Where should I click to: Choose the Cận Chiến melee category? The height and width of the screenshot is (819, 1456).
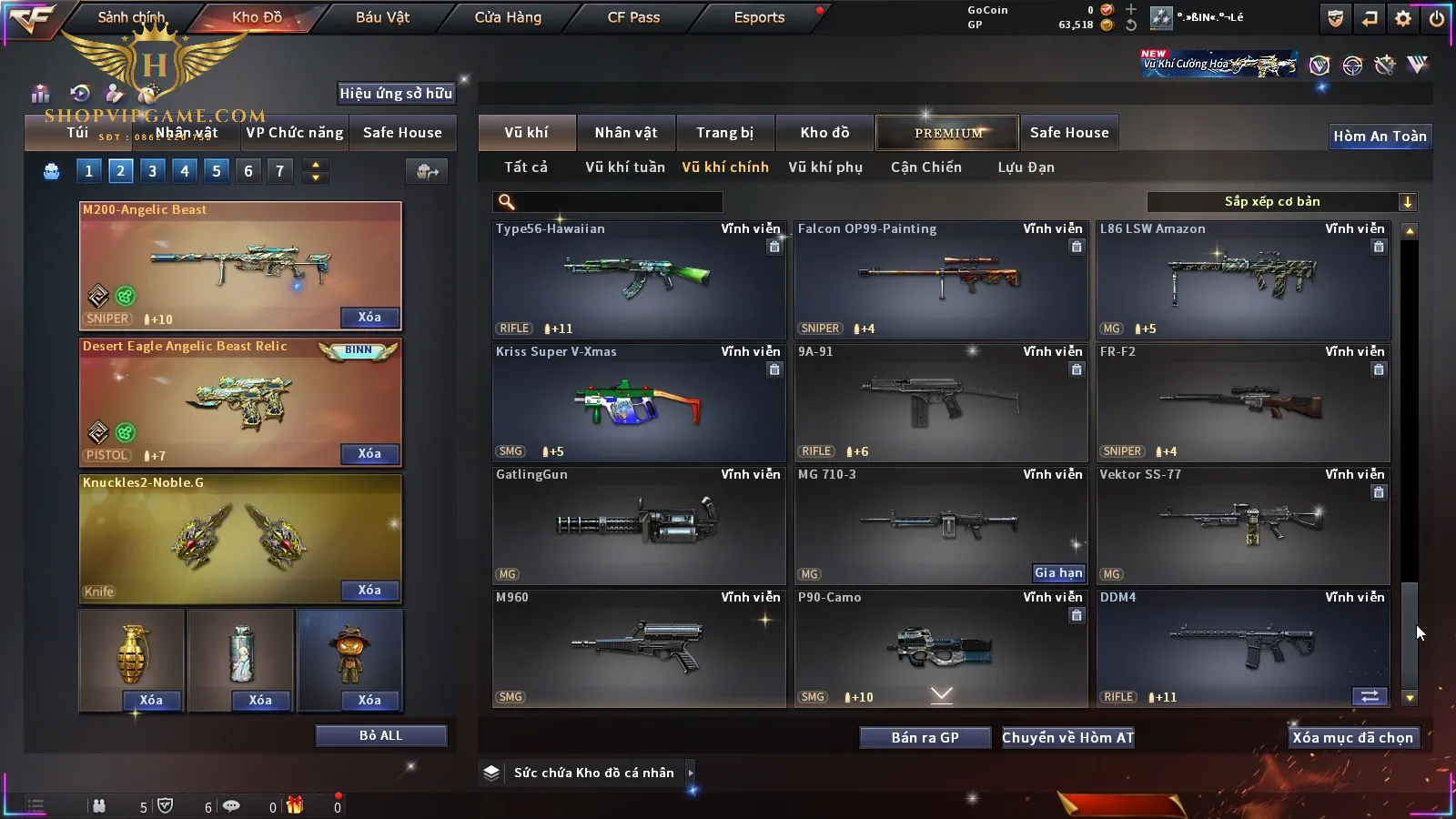tap(925, 167)
